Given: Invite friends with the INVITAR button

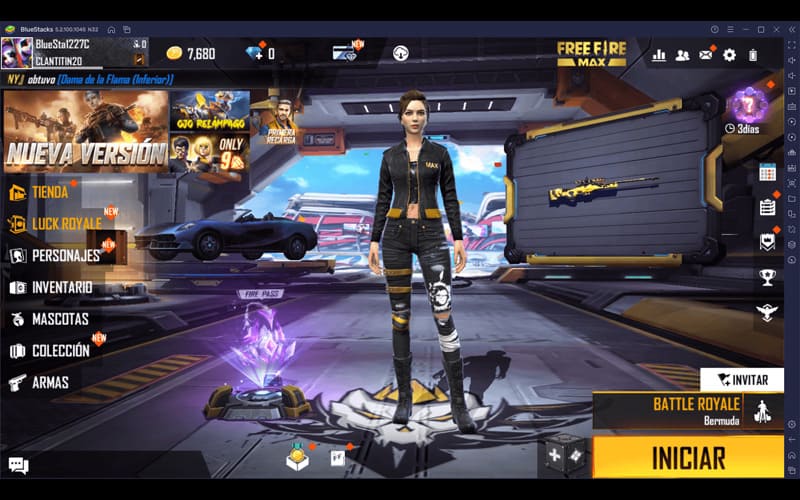Looking at the screenshot, I should [741, 380].
